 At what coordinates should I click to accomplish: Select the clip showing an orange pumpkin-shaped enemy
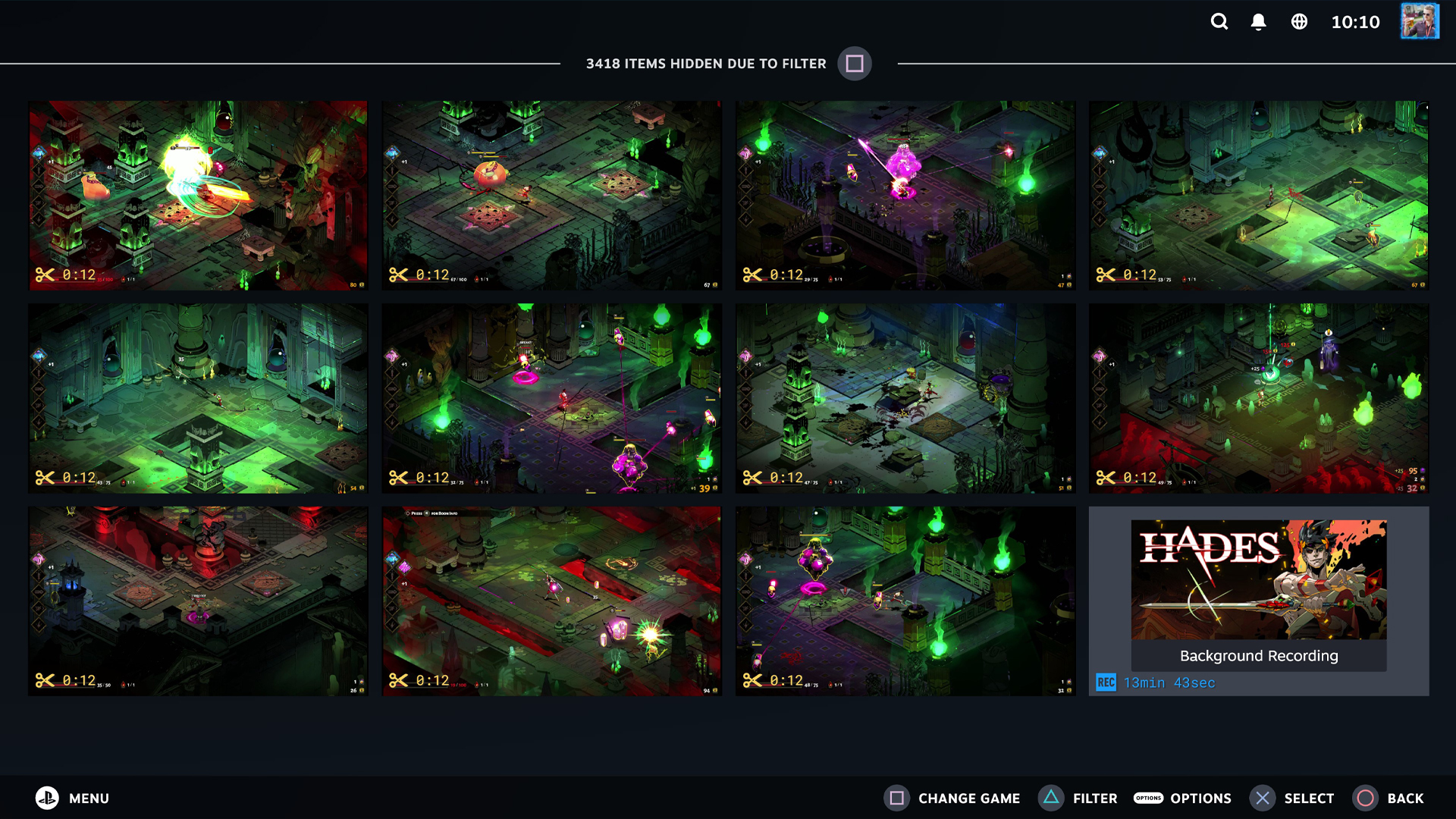551,196
